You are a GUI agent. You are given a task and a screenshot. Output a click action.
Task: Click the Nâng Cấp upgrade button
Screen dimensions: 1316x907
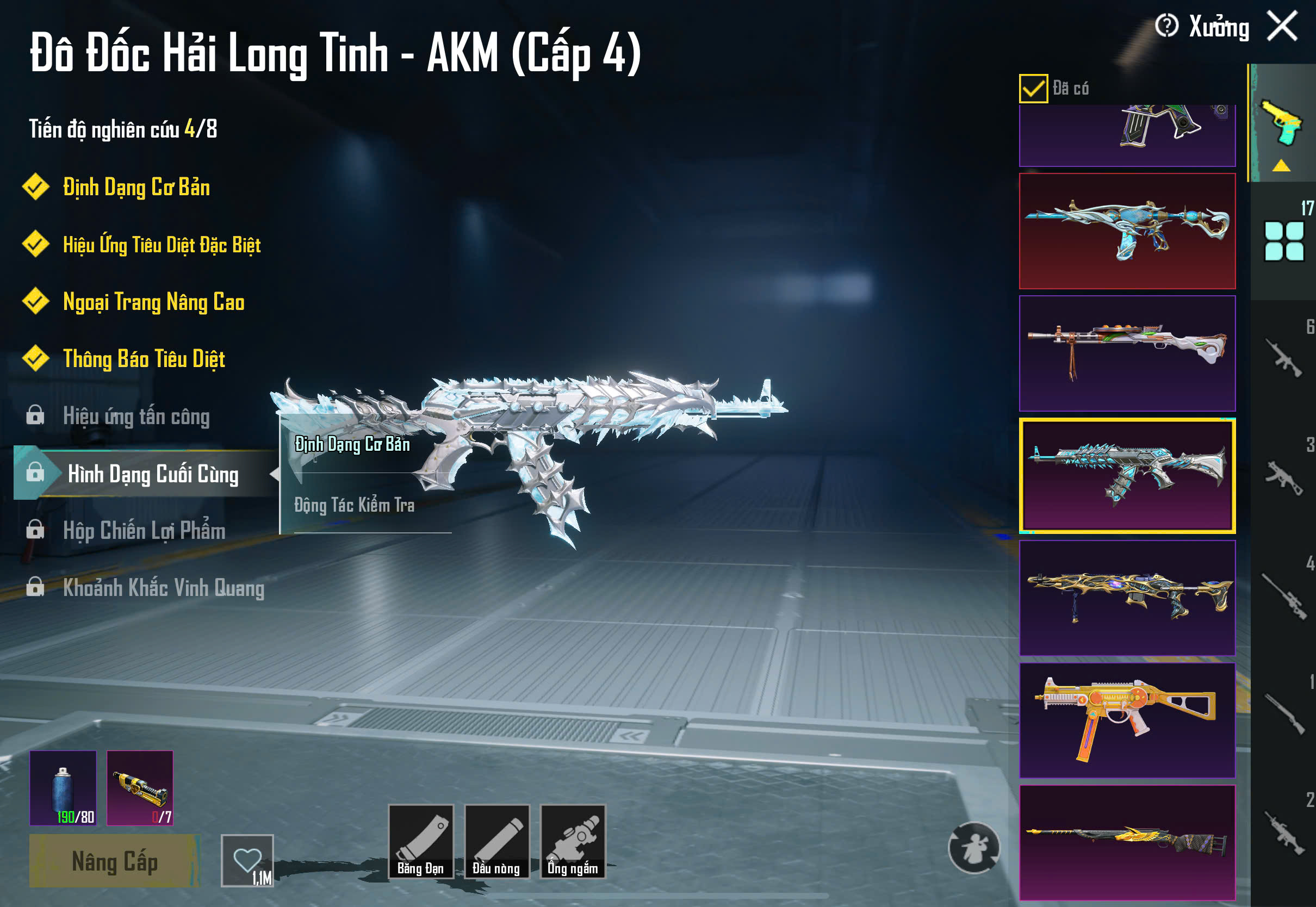pos(114,860)
